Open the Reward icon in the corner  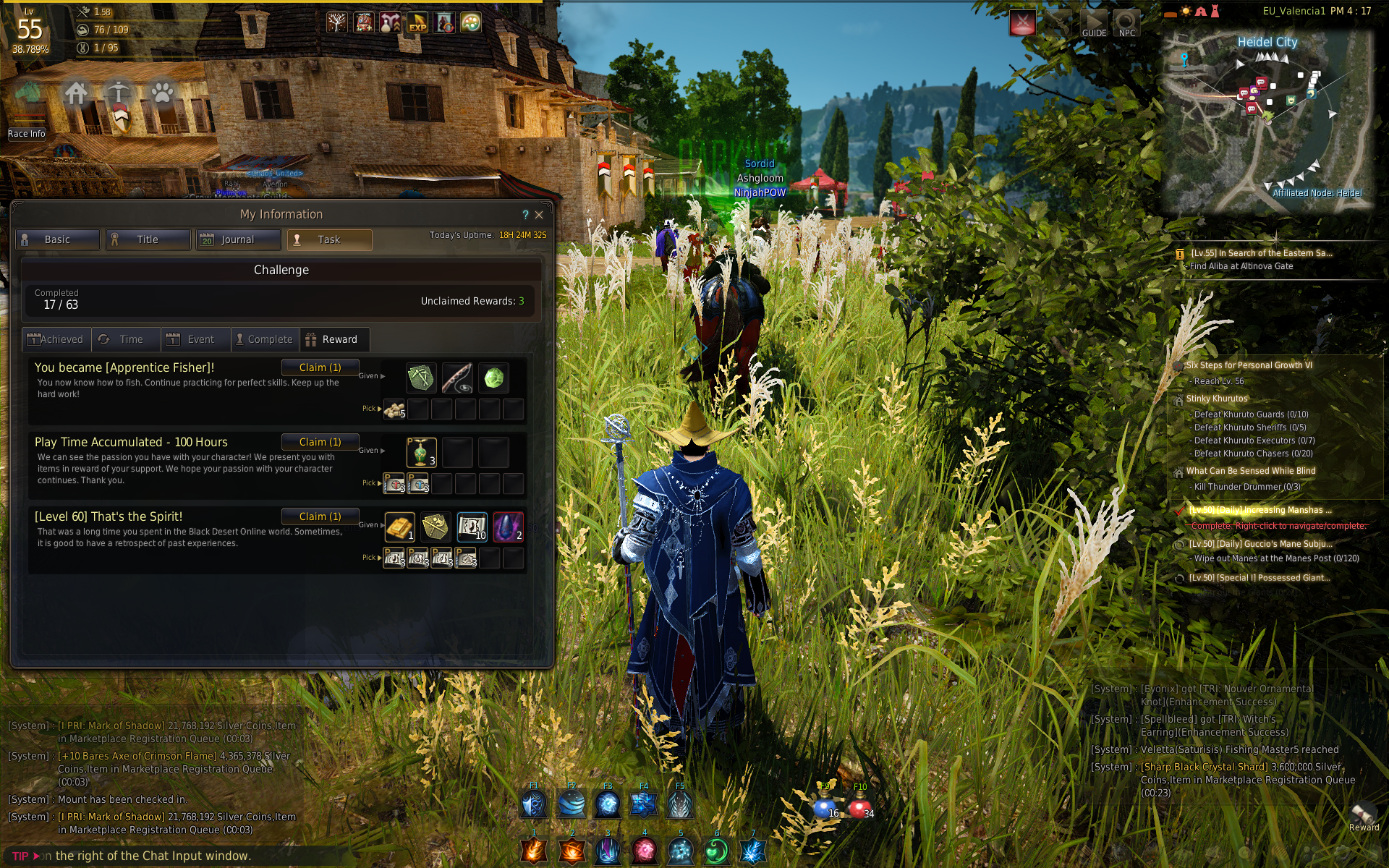[1363, 816]
